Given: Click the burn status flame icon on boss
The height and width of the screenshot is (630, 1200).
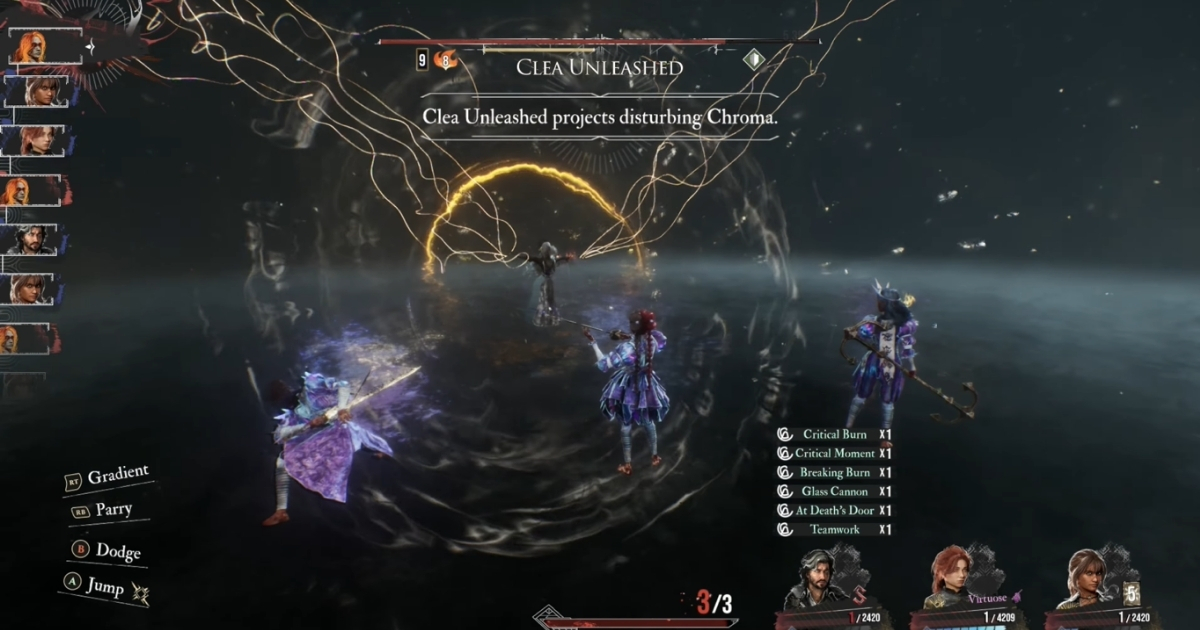Looking at the screenshot, I should 445,61.
